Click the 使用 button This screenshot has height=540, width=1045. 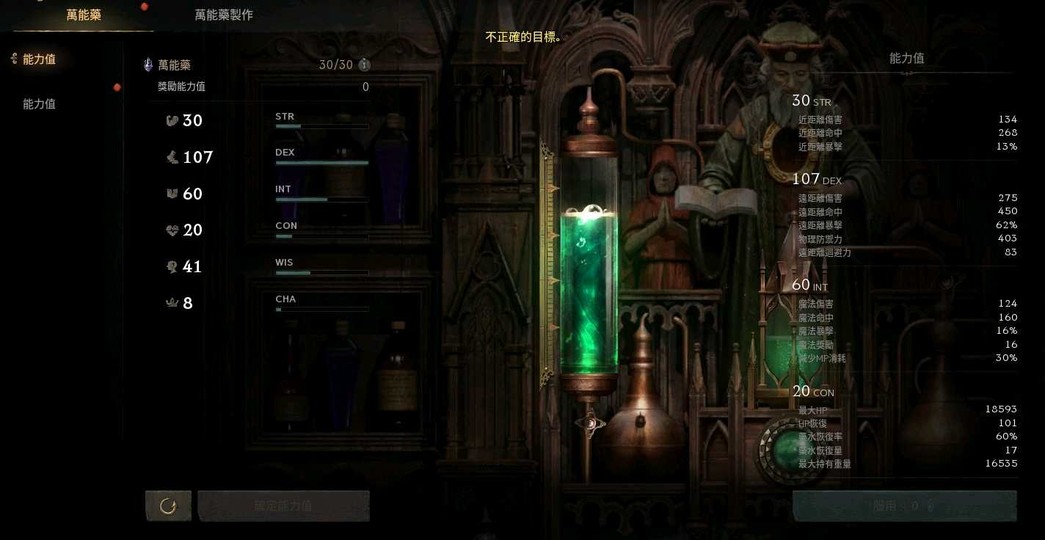[x=904, y=506]
